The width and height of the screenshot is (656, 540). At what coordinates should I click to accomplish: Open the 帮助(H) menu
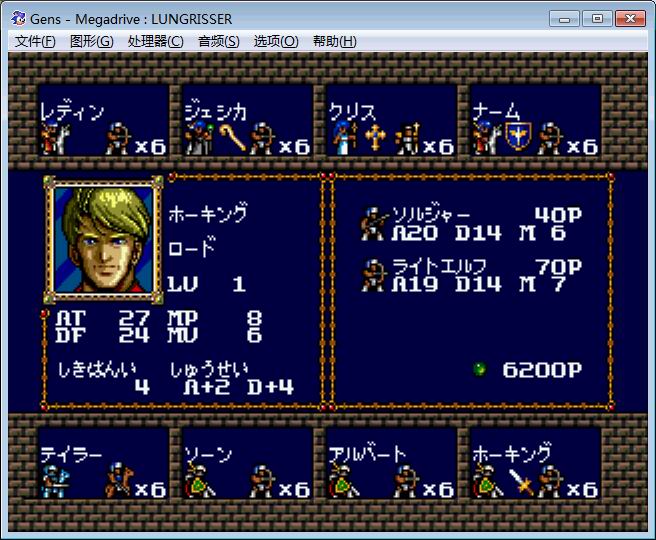click(334, 41)
